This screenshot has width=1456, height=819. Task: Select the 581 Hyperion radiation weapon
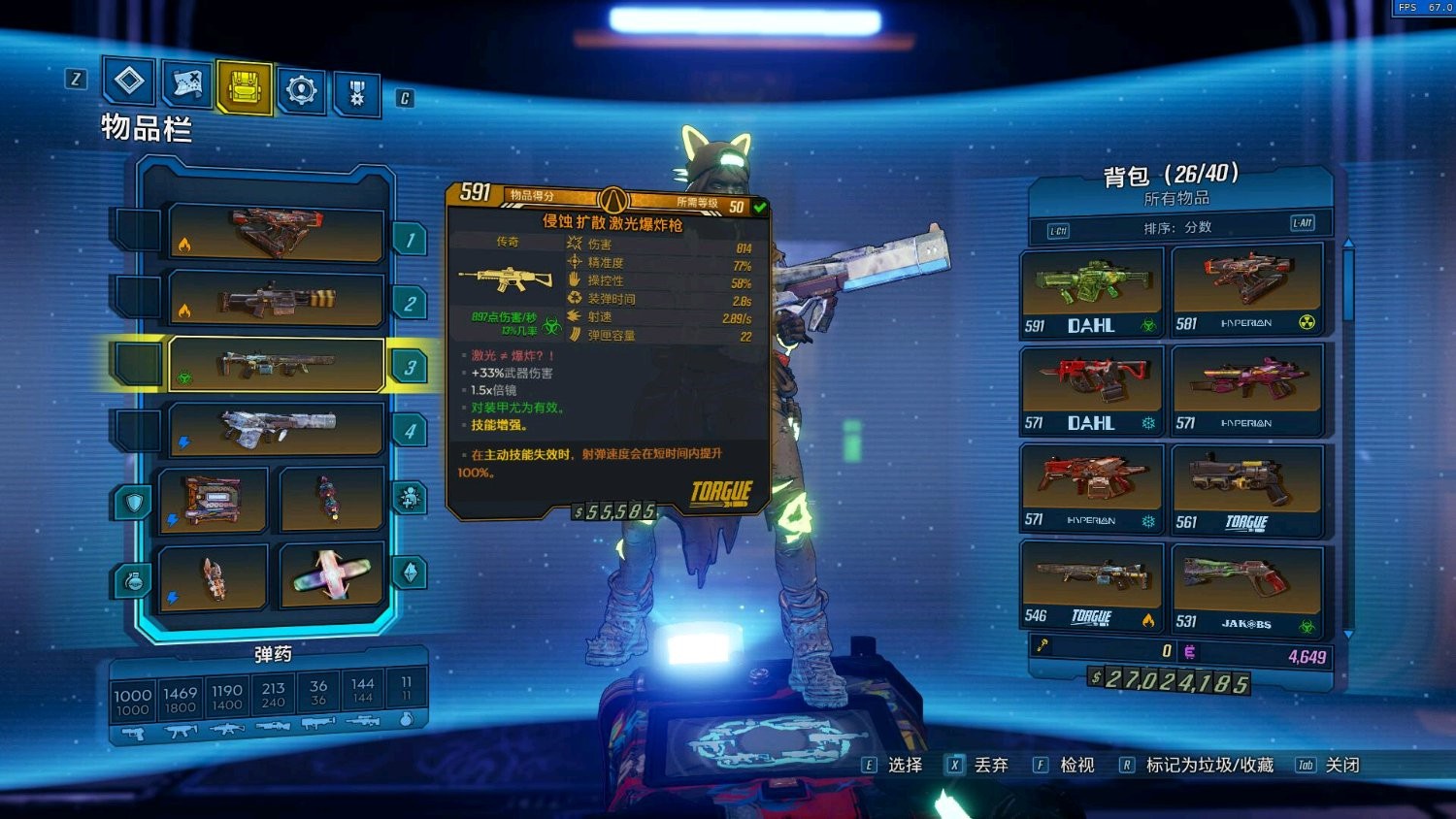(x=1246, y=289)
